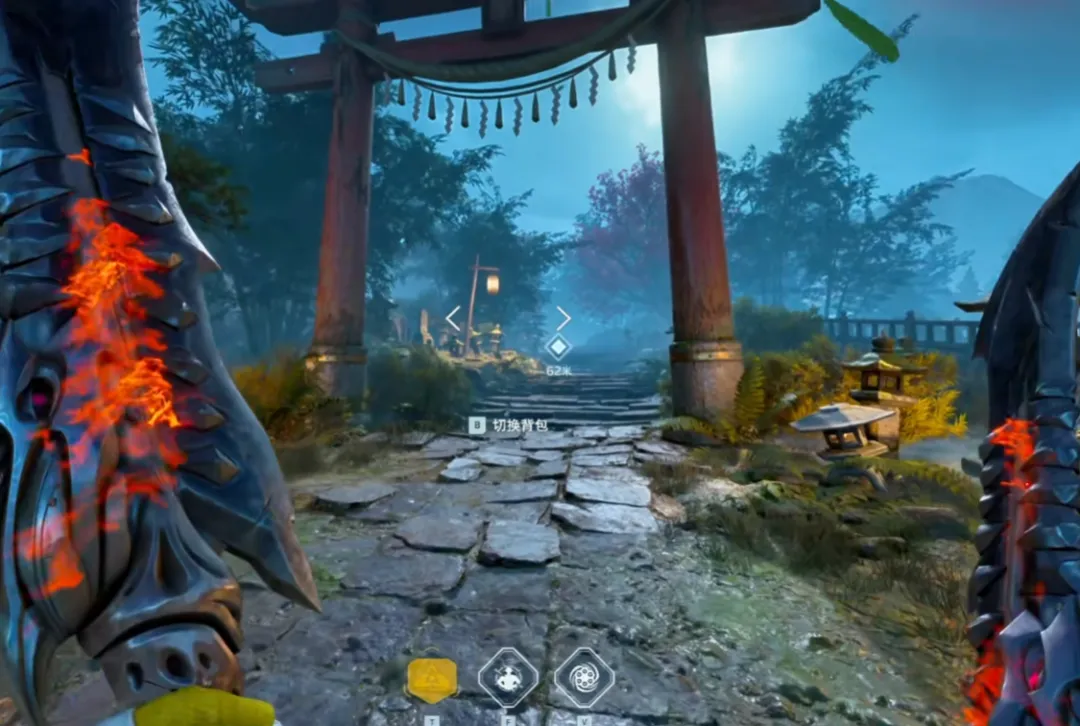Use the white creature ability icon
Screen dimensions: 1080x726
(508, 677)
